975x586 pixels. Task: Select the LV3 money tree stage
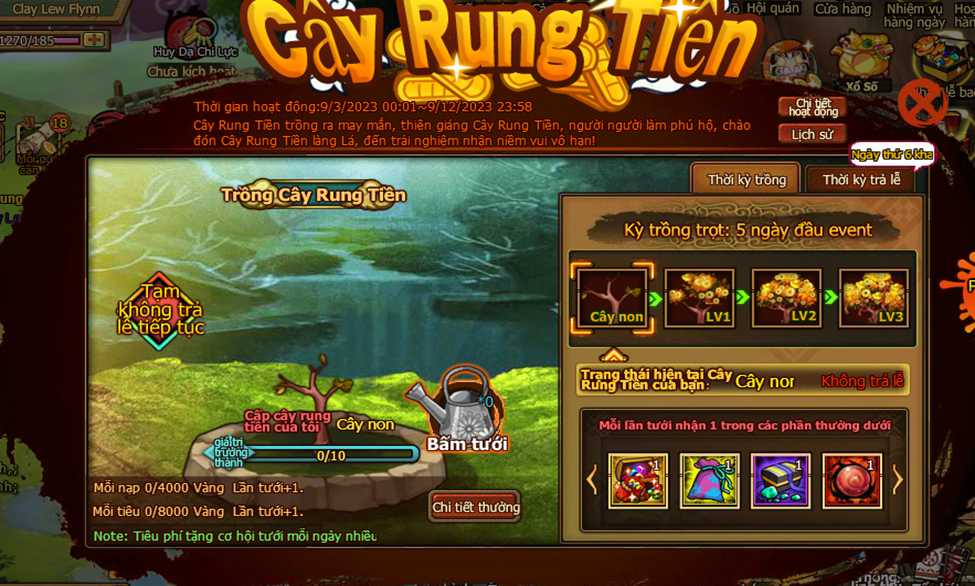(874, 298)
